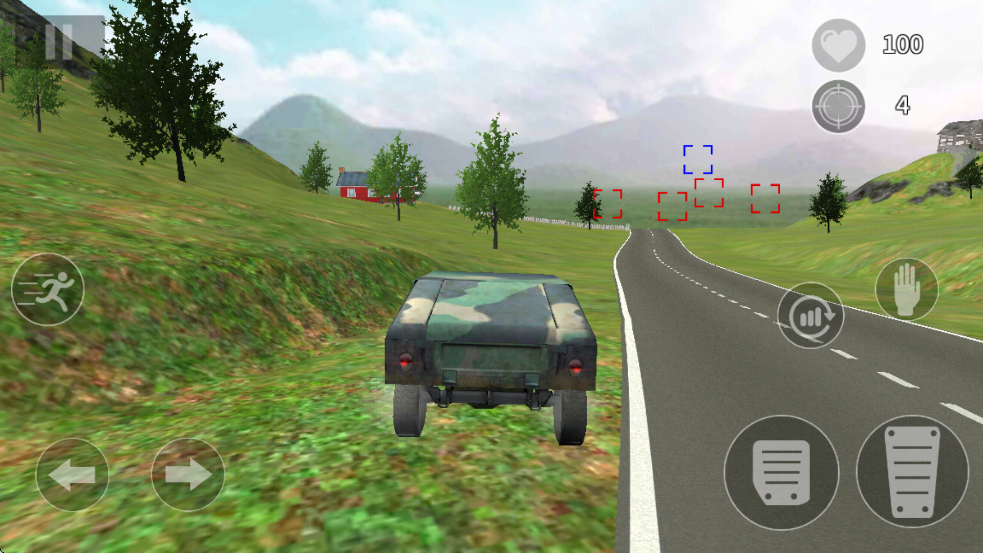Steer right with the right arrow button

pyautogui.click(x=188, y=475)
